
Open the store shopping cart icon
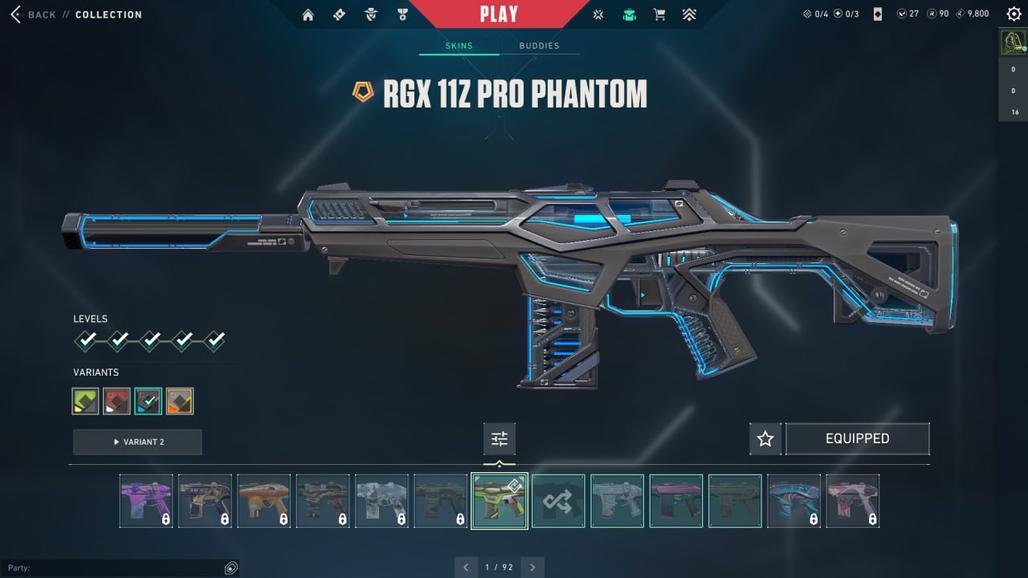tap(659, 15)
